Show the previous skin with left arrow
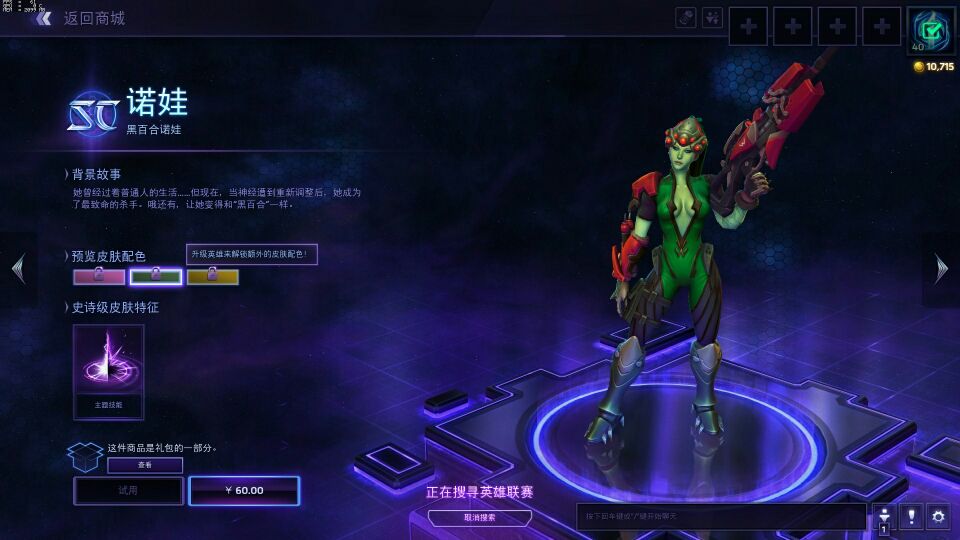Screen dimensions: 960x540 coord(17,268)
